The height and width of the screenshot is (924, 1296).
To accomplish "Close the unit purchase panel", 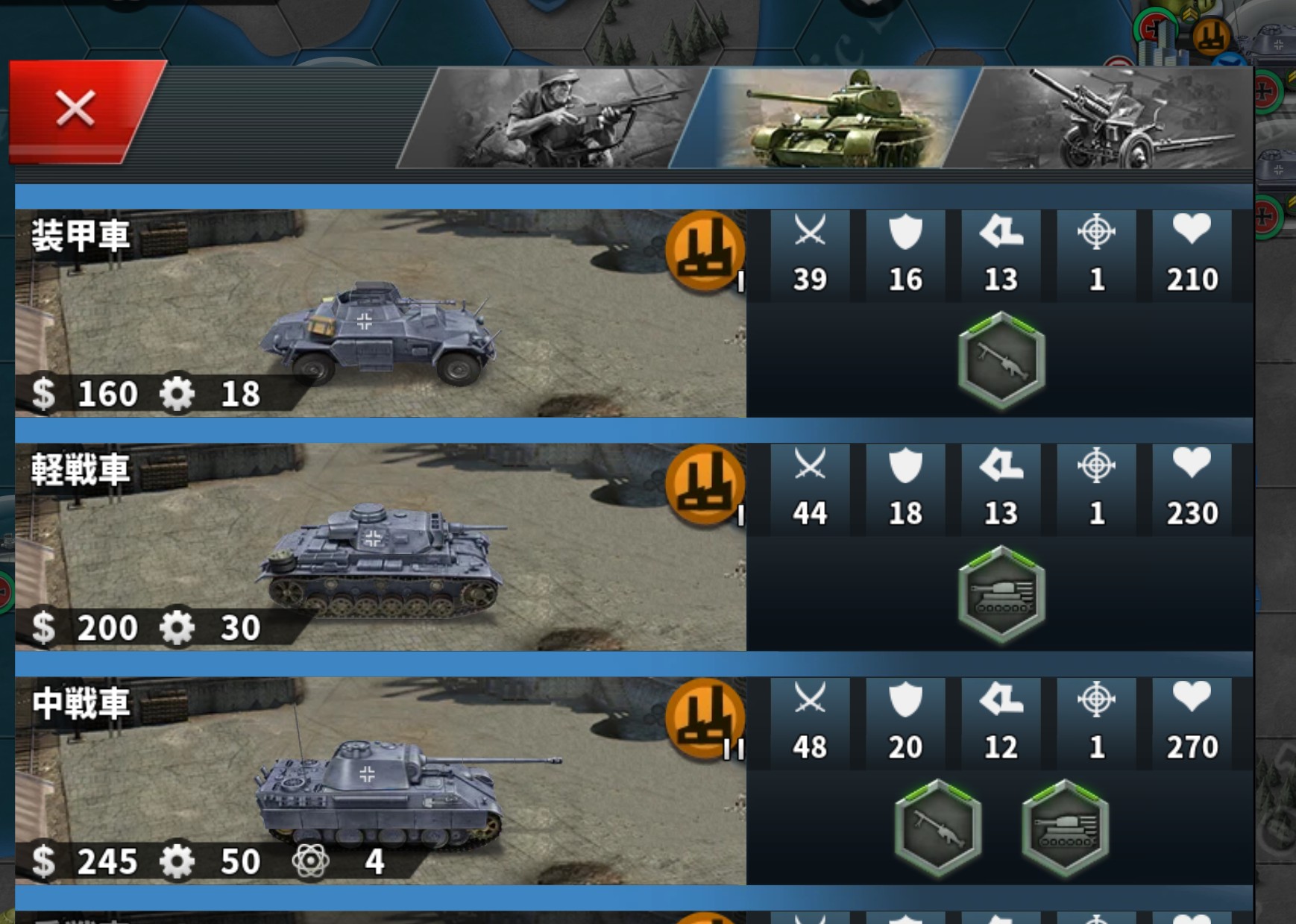I will click(77, 110).
